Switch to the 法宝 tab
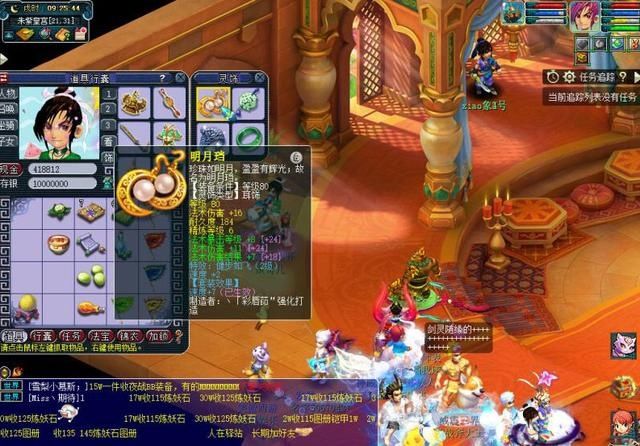 click(x=100, y=337)
